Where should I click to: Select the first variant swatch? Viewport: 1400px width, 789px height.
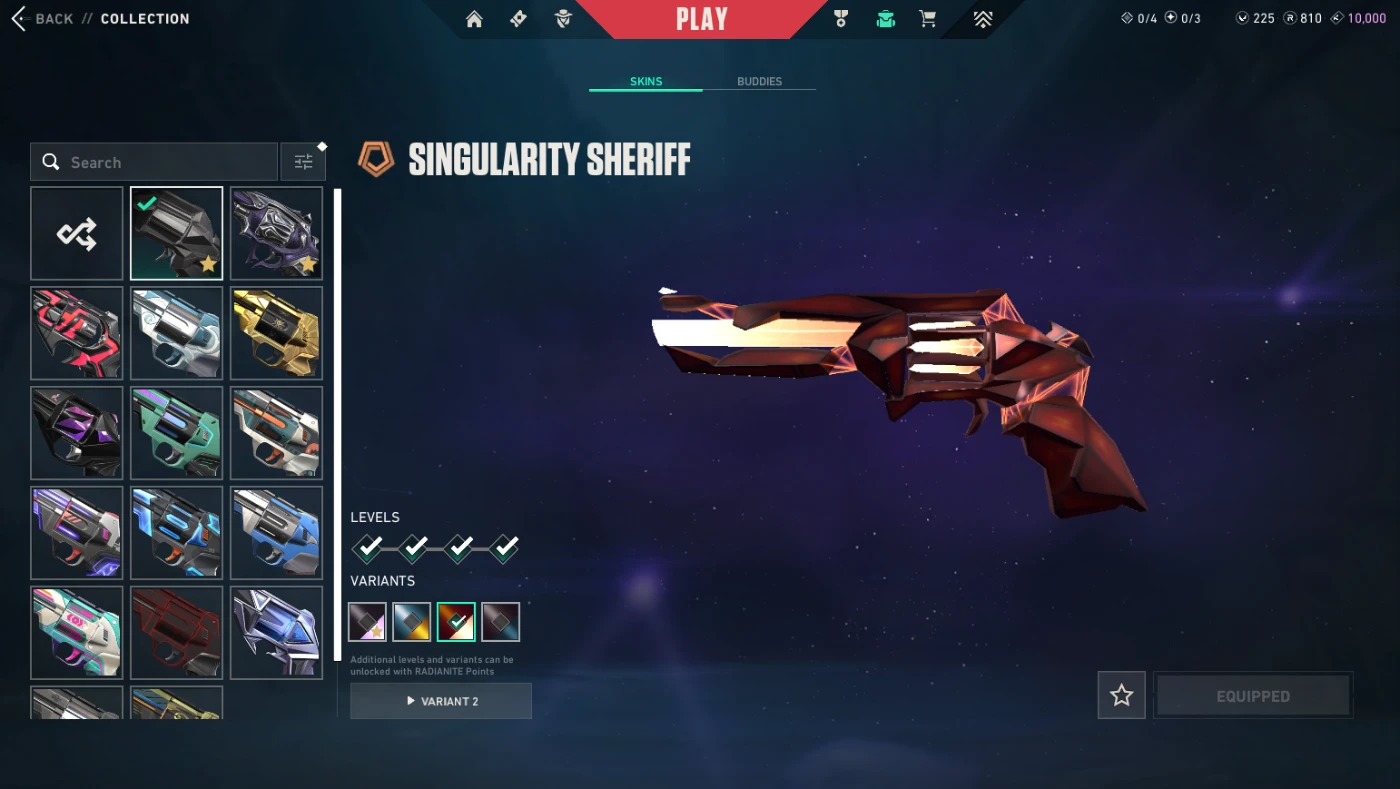(367, 622)
